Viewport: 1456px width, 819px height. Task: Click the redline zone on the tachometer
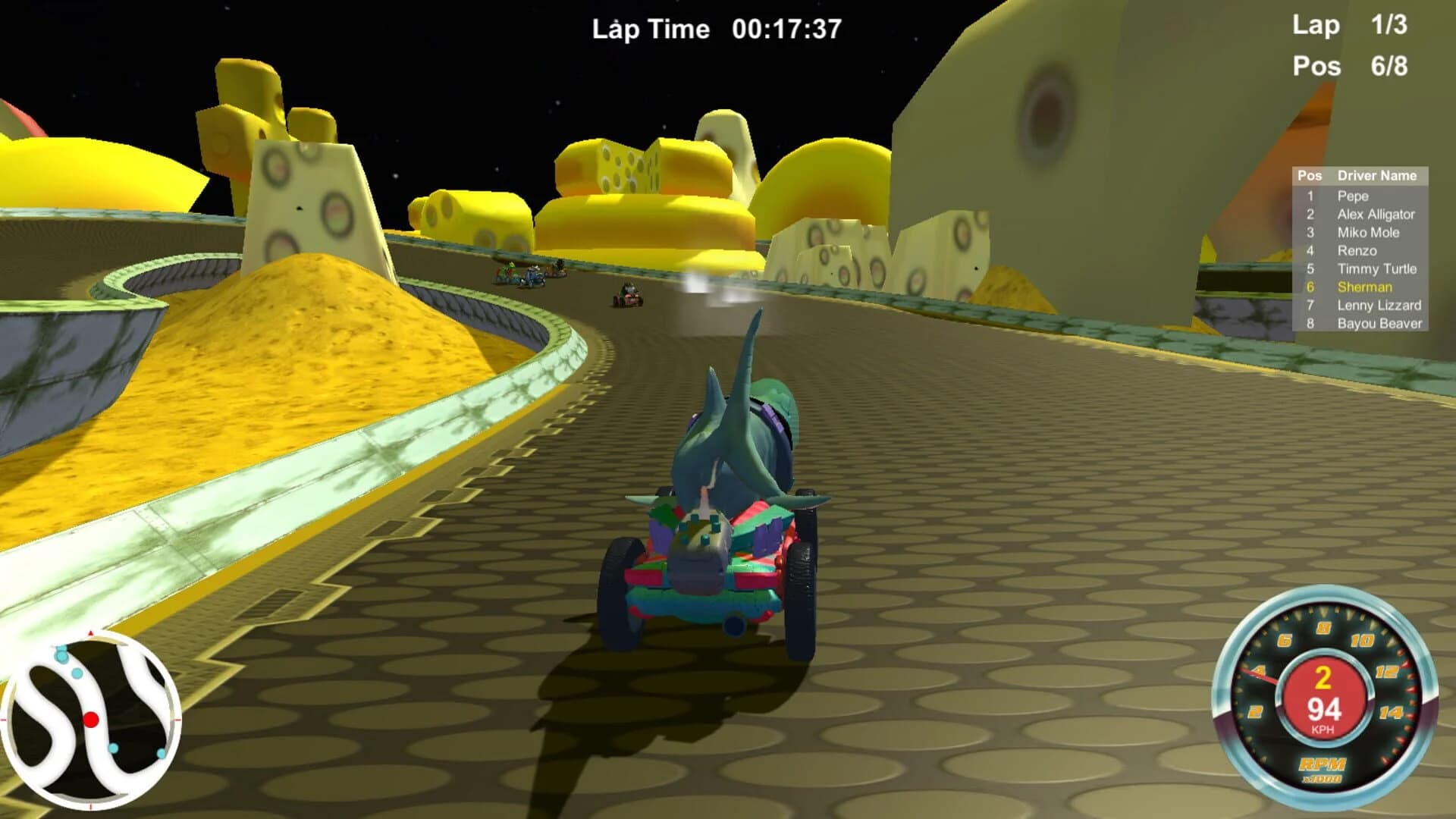point(1409,689)
